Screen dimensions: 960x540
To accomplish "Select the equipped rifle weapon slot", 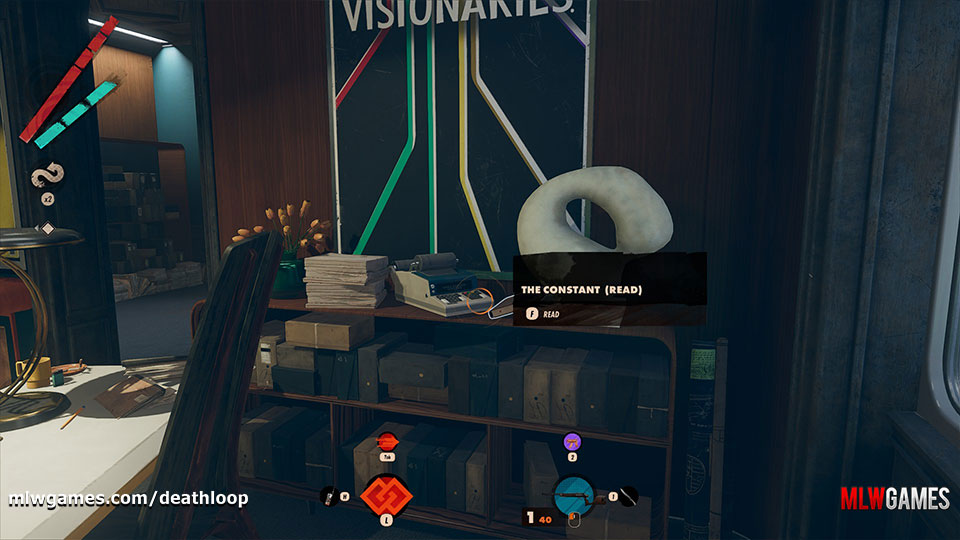I will pyautogui.click(x=576, y=494).
